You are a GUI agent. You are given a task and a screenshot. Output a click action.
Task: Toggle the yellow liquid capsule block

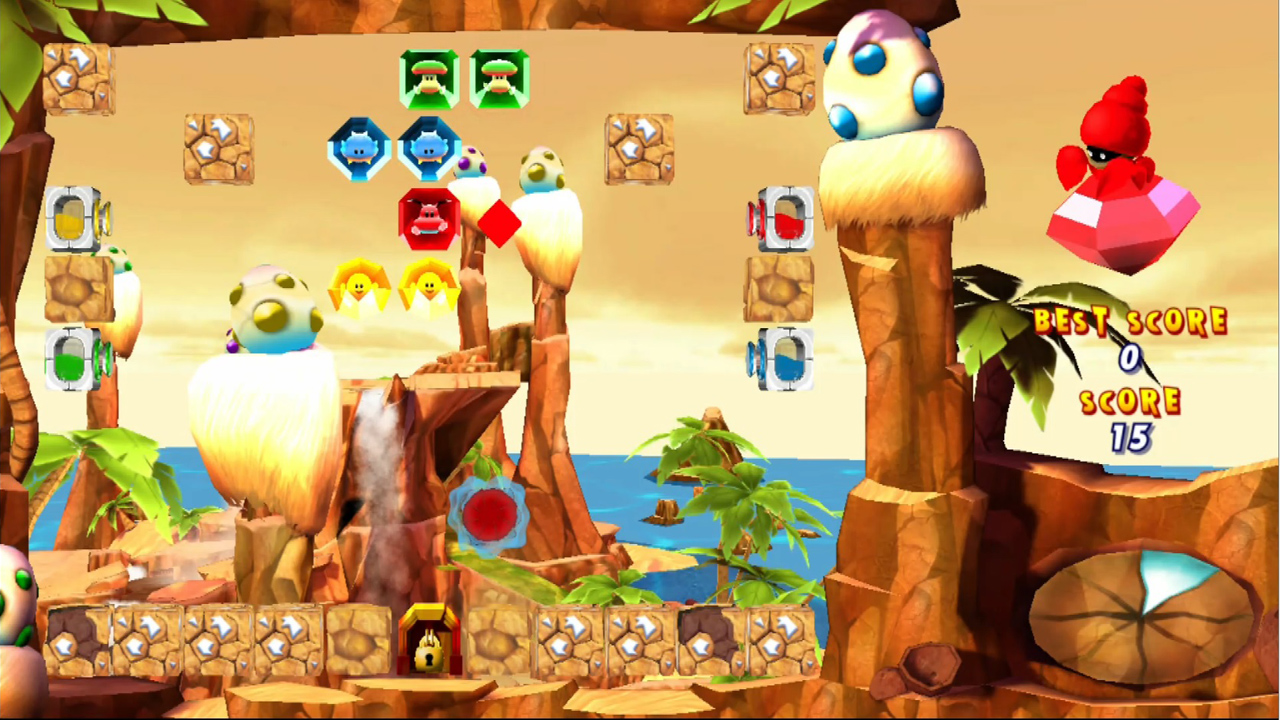pyautogui.click(x=68, y=218)
